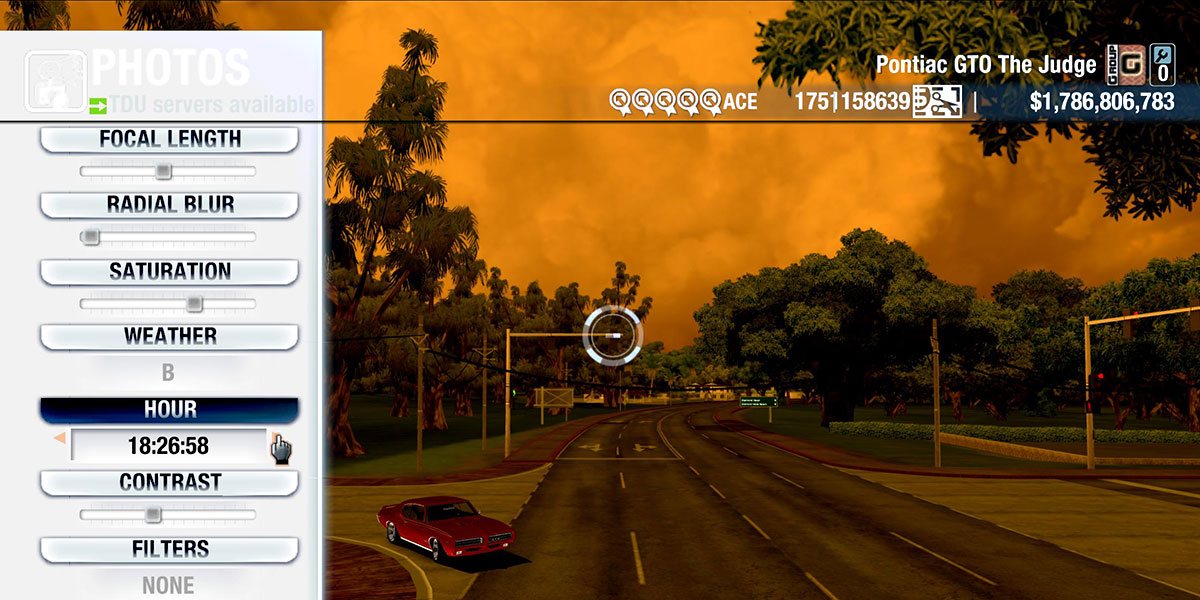This screenshot has height=600, width=1200.
Task: Select the Focal Length option
Action: (x=169, y=140)
